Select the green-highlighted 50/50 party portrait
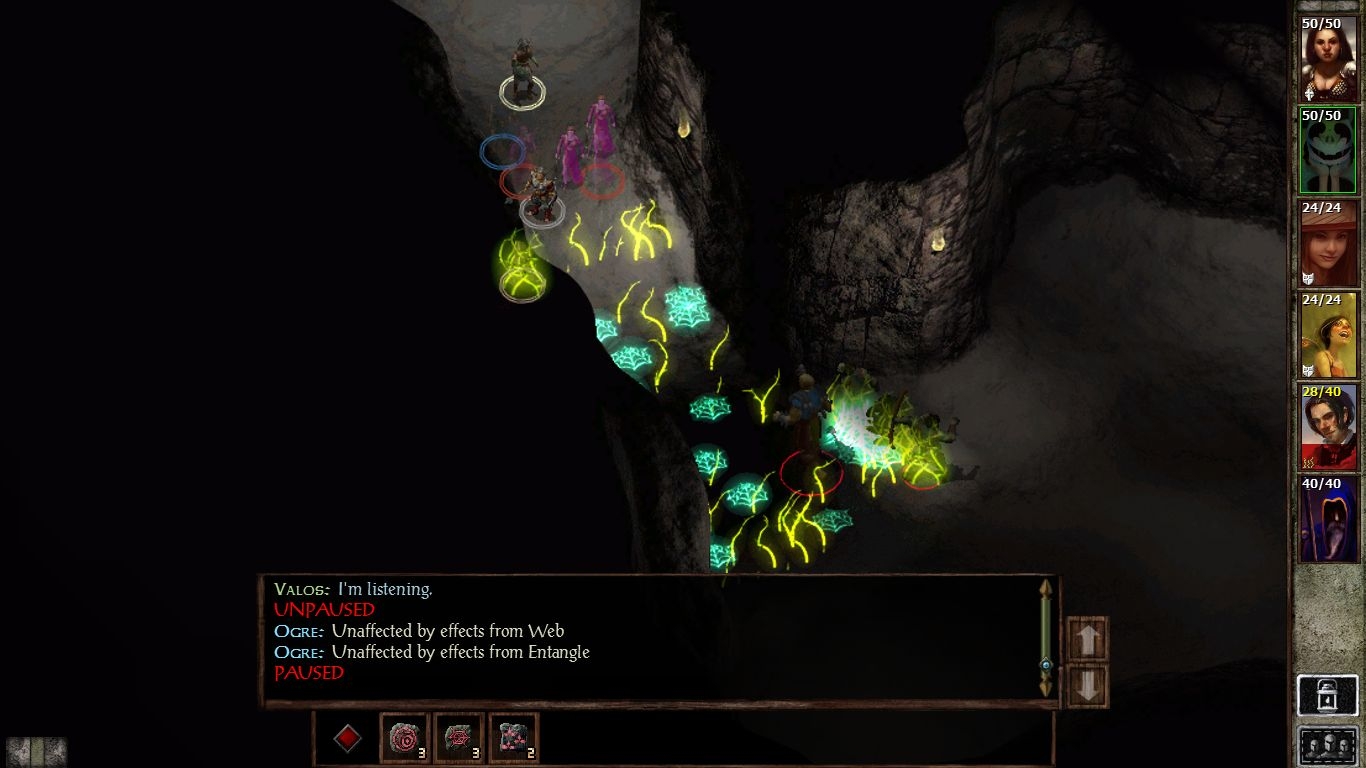The width and height of the screenshot is (1366, 768). tap(1327, 151)
